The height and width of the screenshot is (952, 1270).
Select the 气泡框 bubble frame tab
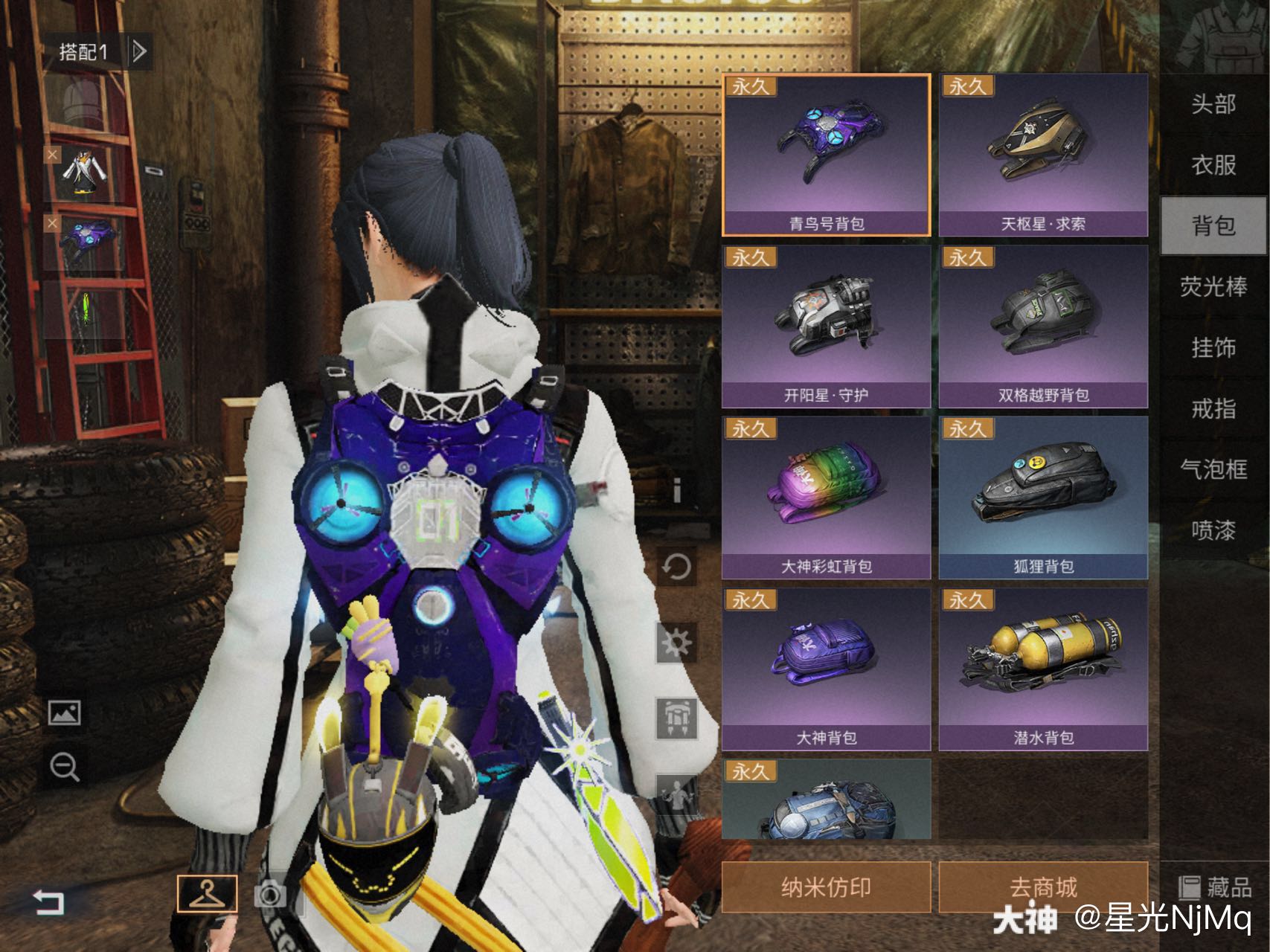(x=1213, y=469)
